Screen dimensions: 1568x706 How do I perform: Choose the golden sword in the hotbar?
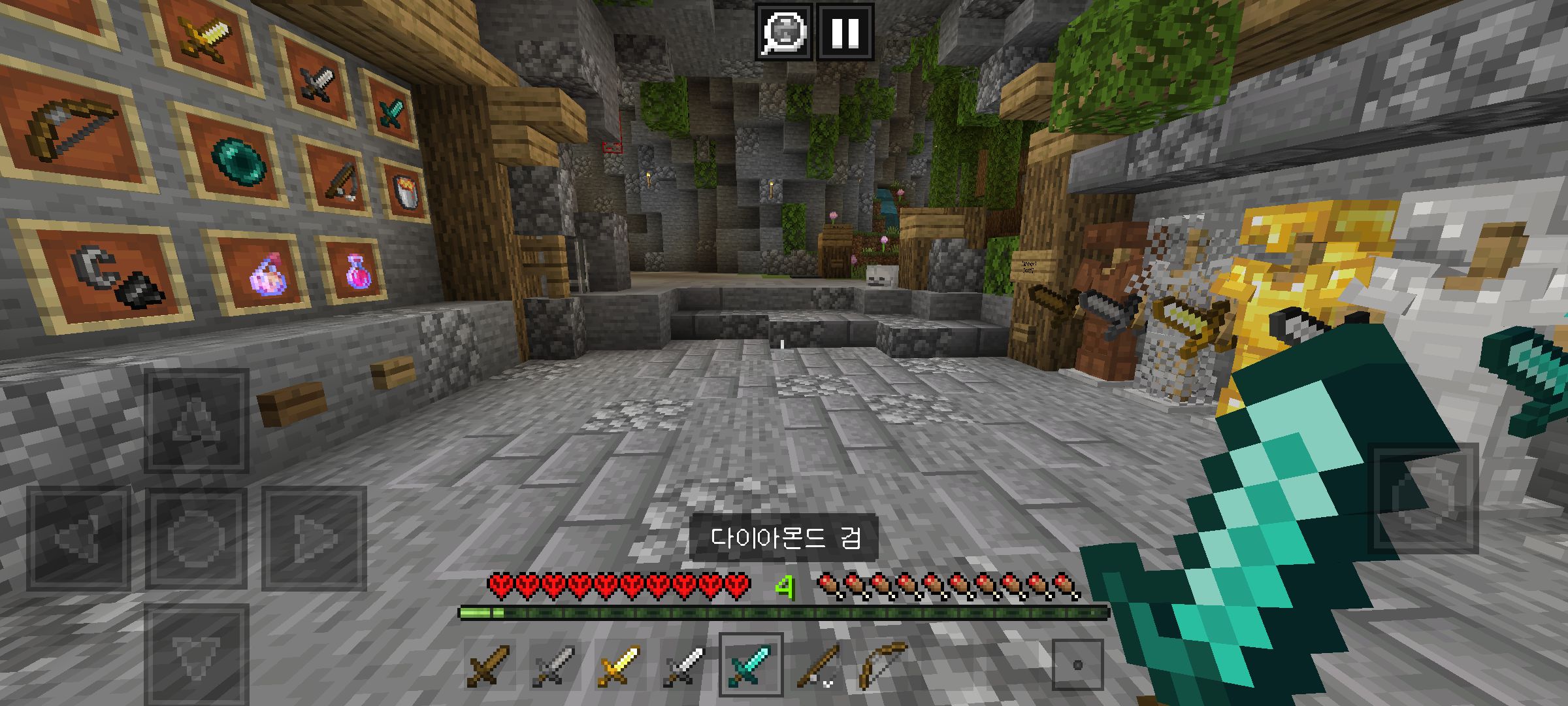619,665
